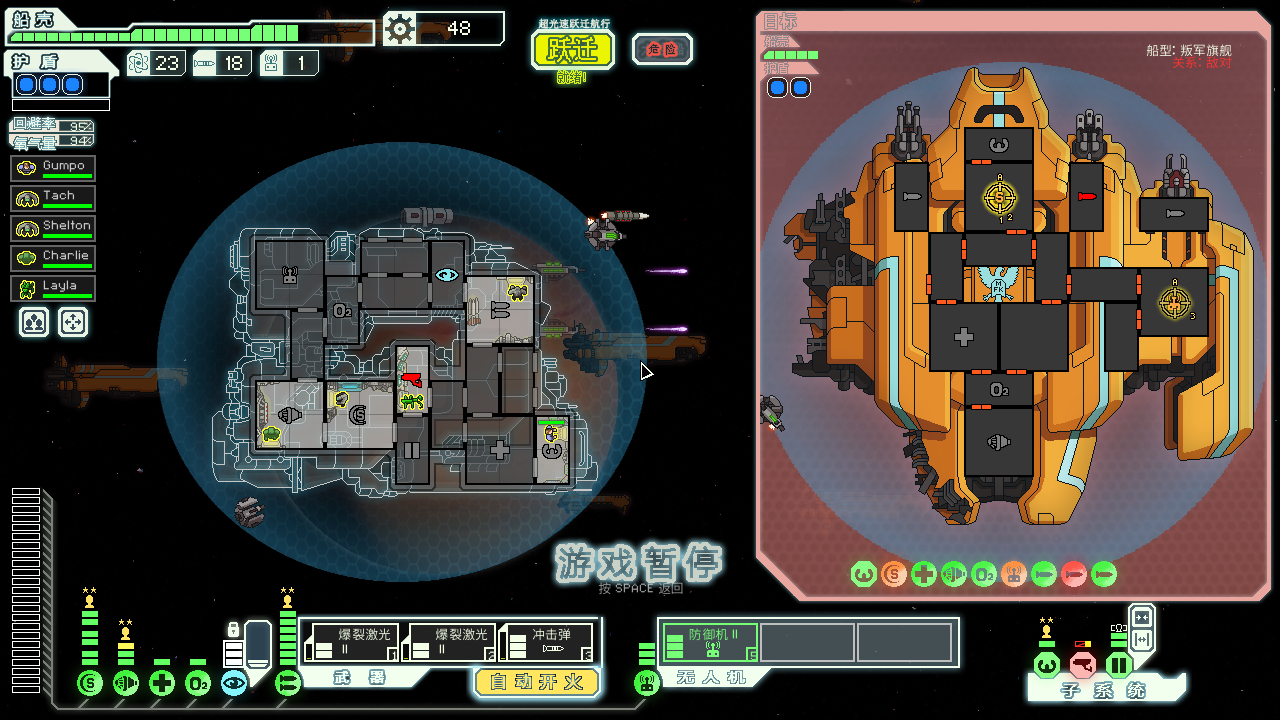Open all doors with the upper door button
This screenshot has width=1280, height=720.
tap(1141, 616)
